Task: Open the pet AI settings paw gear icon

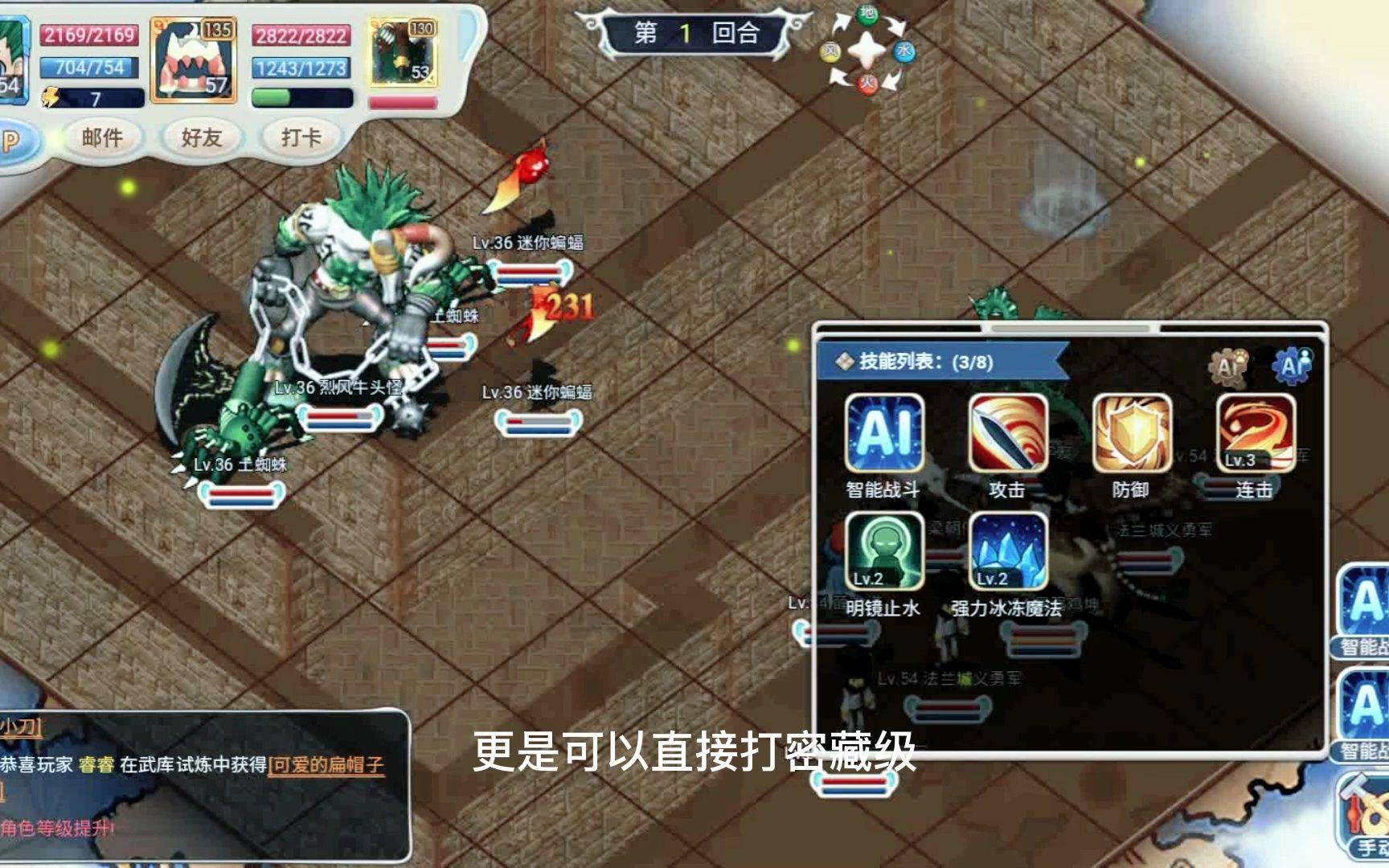Action: (x=1228, y=366)
